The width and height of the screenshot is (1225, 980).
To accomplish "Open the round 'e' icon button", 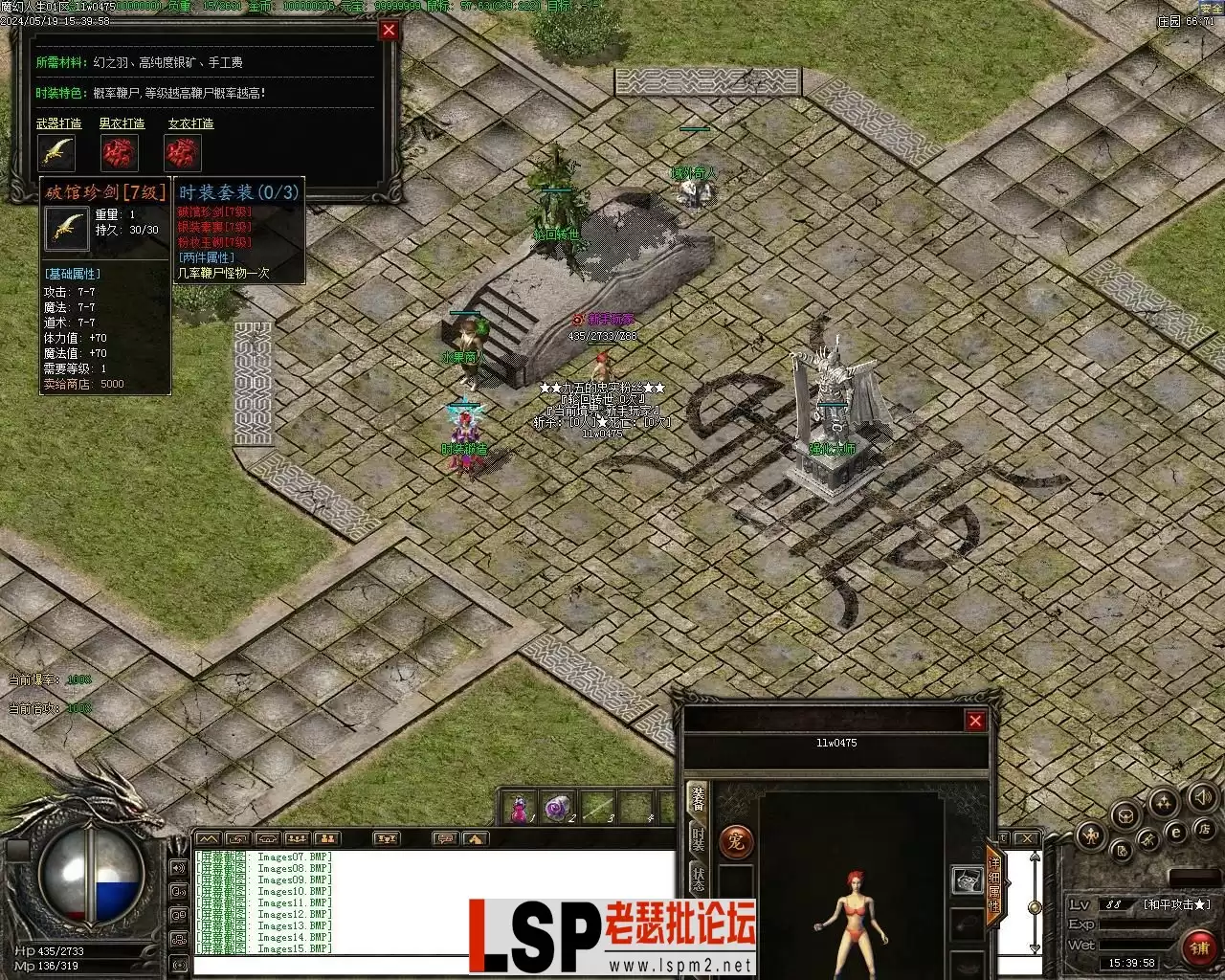I will click(1176, 834).
